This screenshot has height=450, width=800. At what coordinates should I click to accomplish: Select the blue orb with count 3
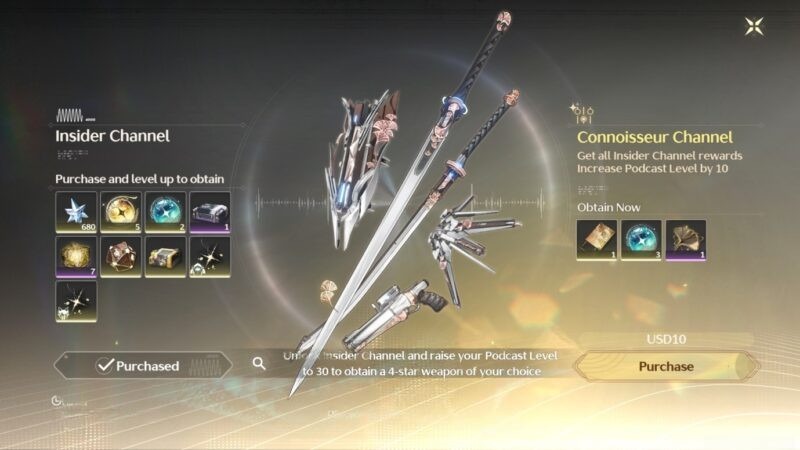pos(641,240)
